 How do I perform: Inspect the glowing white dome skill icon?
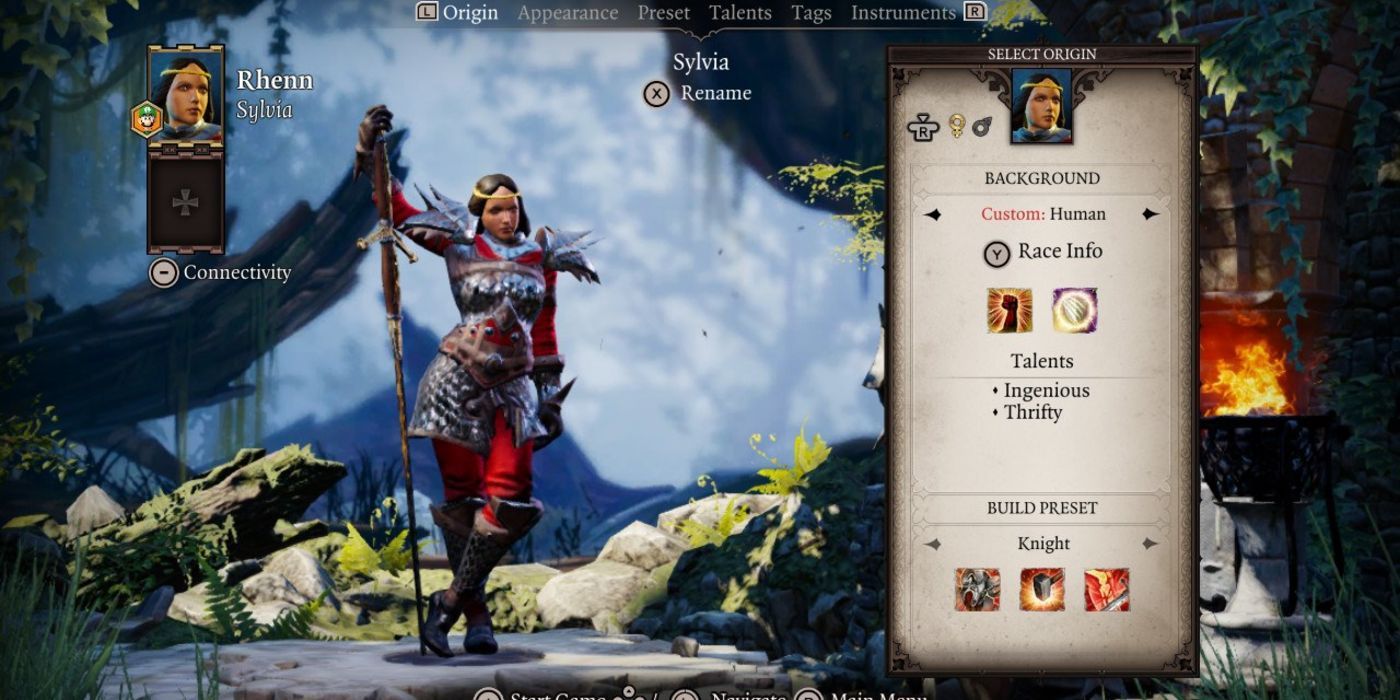[1075, 310]
